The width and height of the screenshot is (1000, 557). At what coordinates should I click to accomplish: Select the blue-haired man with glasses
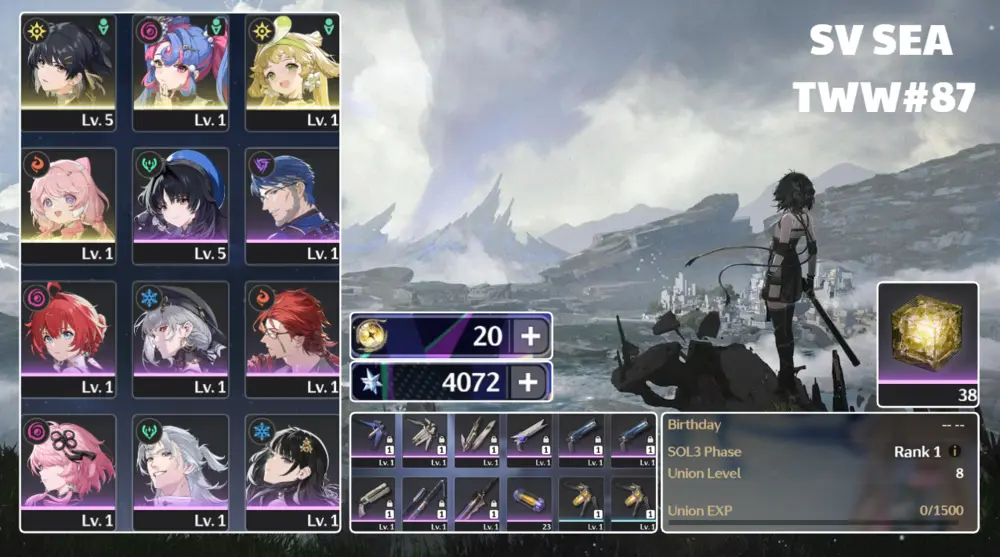pos(293,204)
